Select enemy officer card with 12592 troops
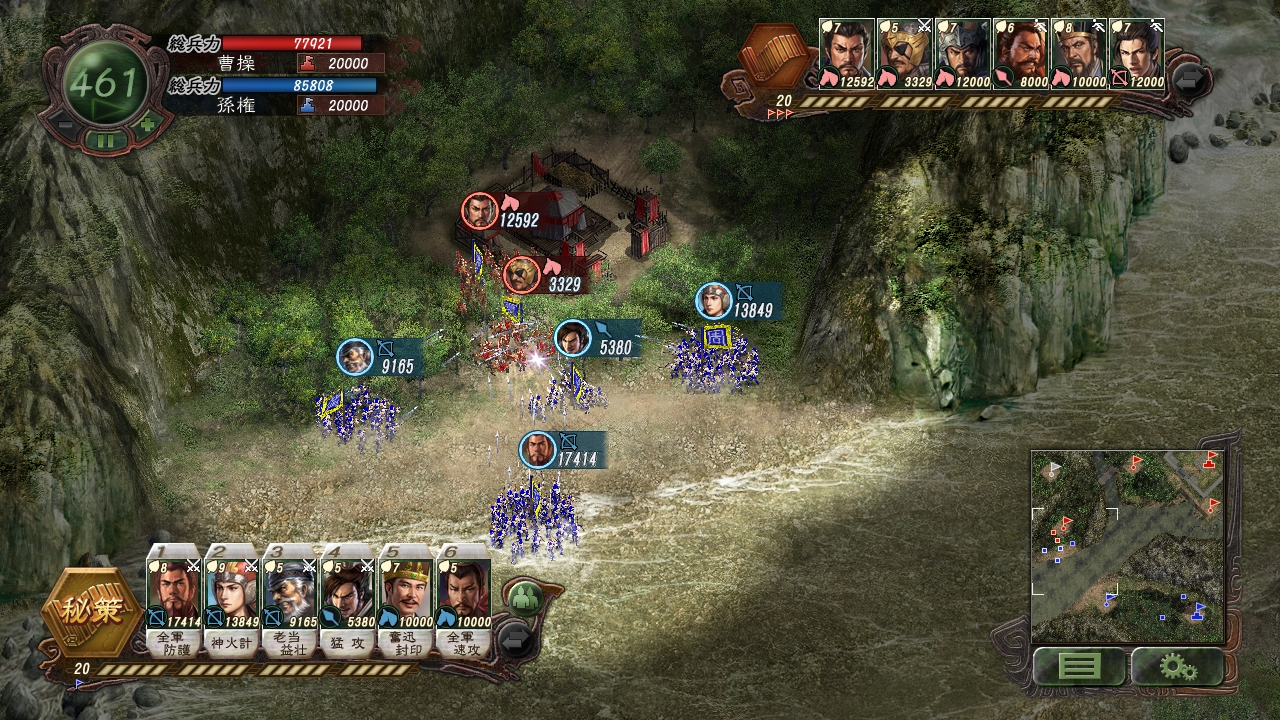 click(x=847, y=54)
